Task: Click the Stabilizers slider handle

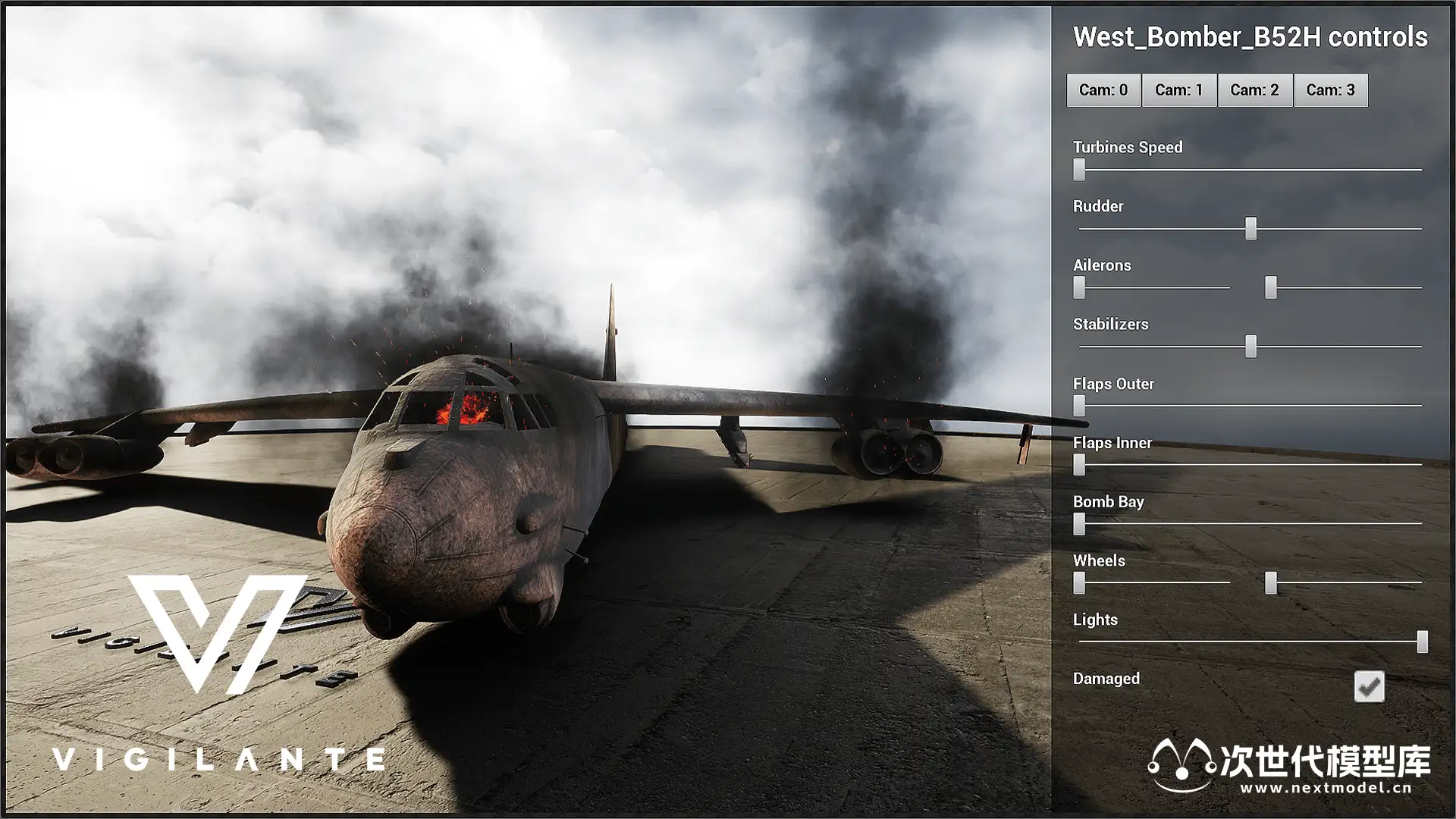Action: 1251,347
